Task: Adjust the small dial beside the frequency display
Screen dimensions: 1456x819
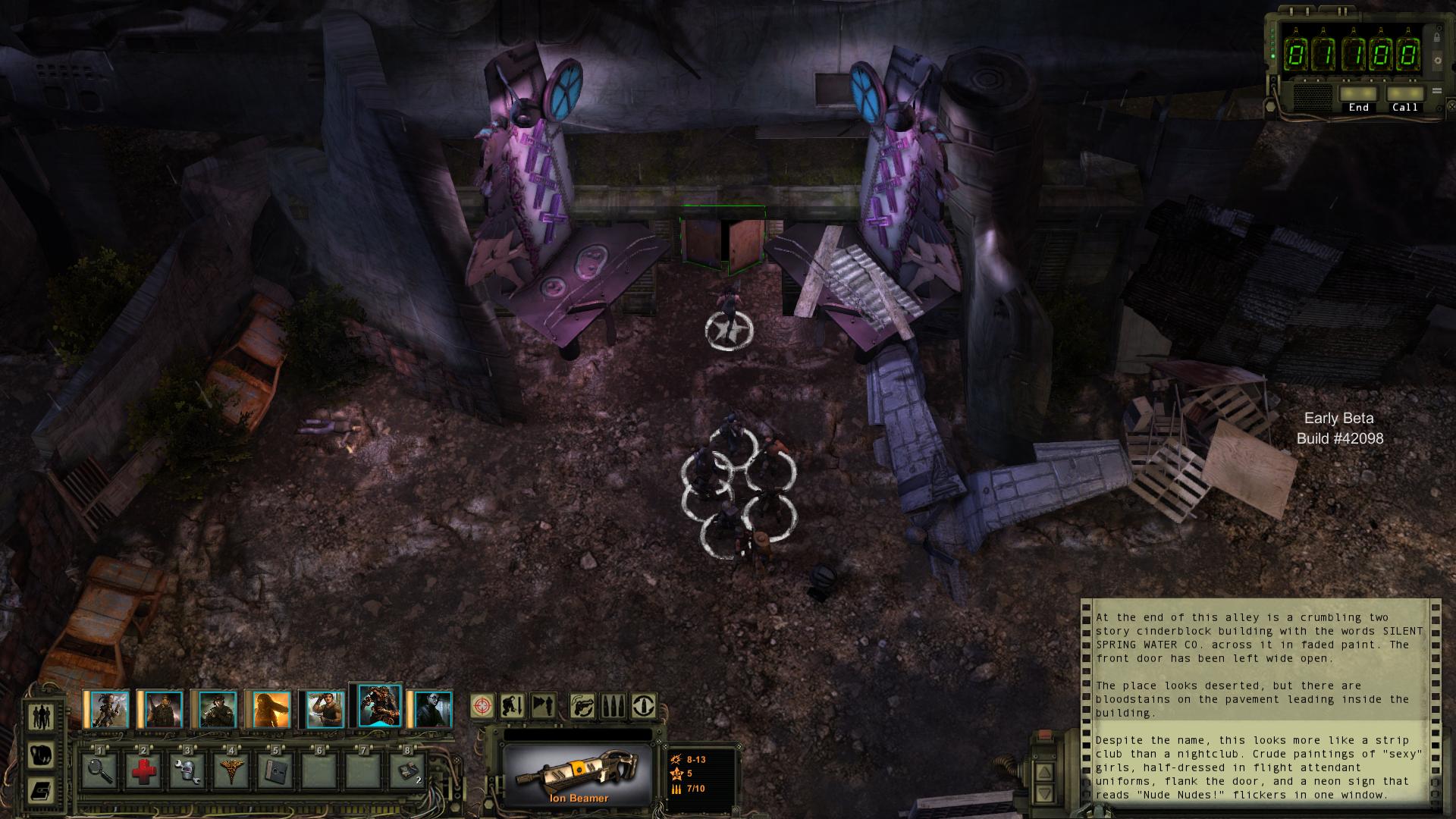Action: click(x=1438, y=60)
